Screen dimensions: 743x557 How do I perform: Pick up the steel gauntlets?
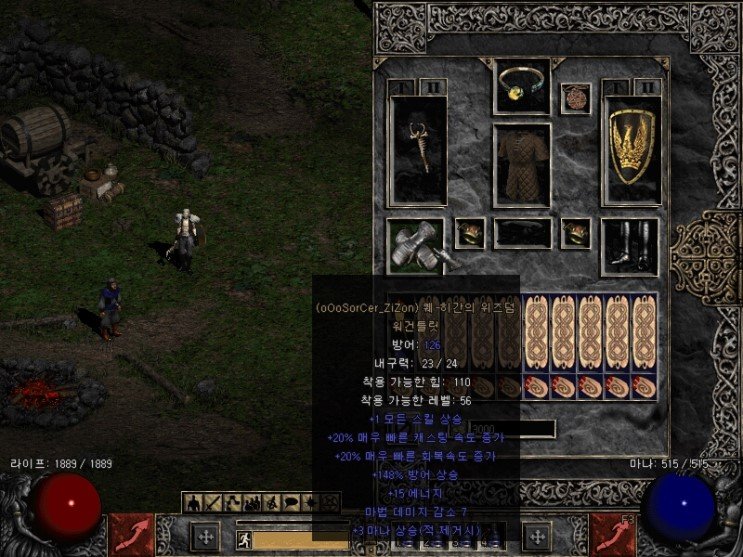pos(415,246)
